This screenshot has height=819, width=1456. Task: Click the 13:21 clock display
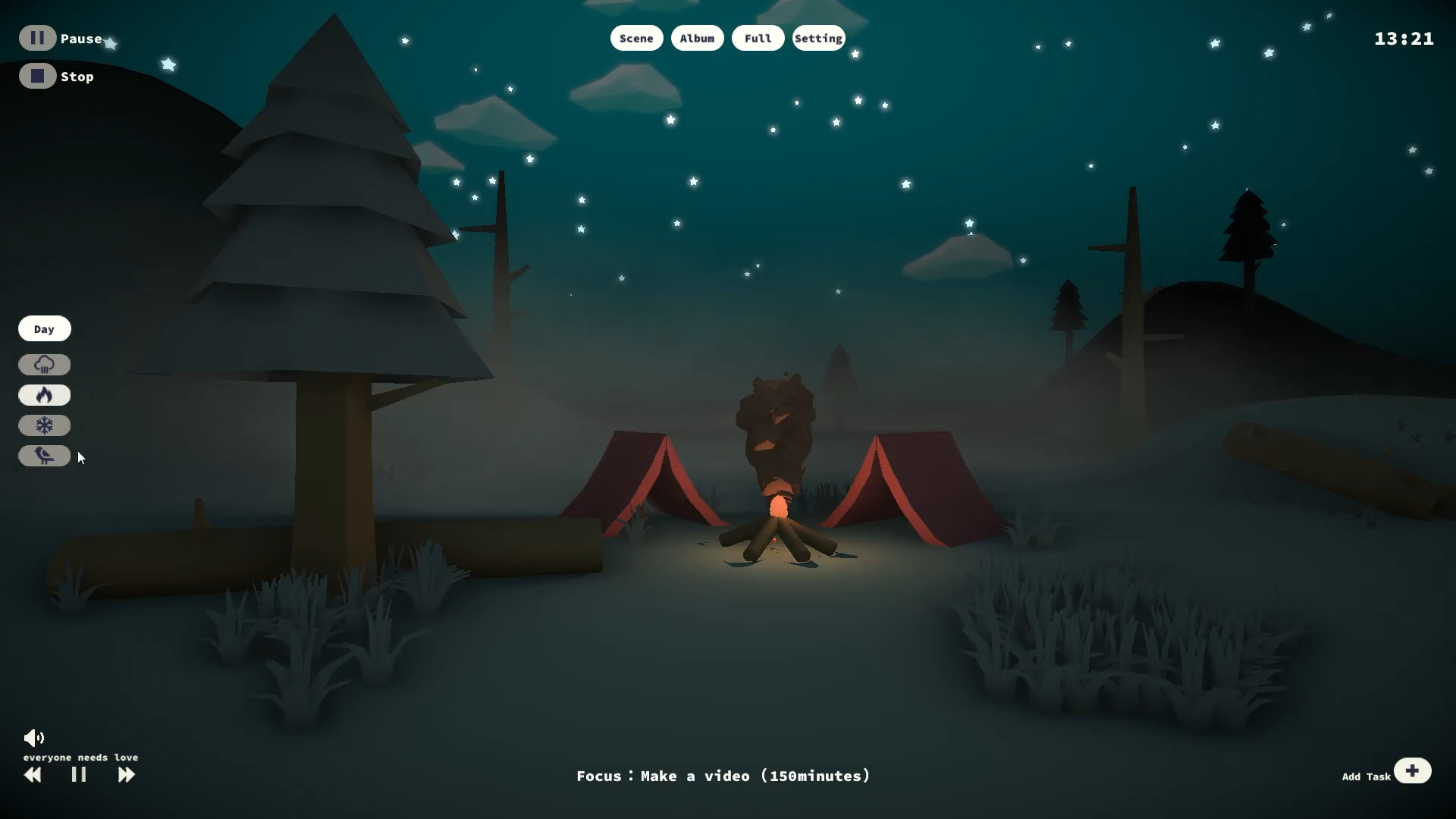click(1403, 38)
